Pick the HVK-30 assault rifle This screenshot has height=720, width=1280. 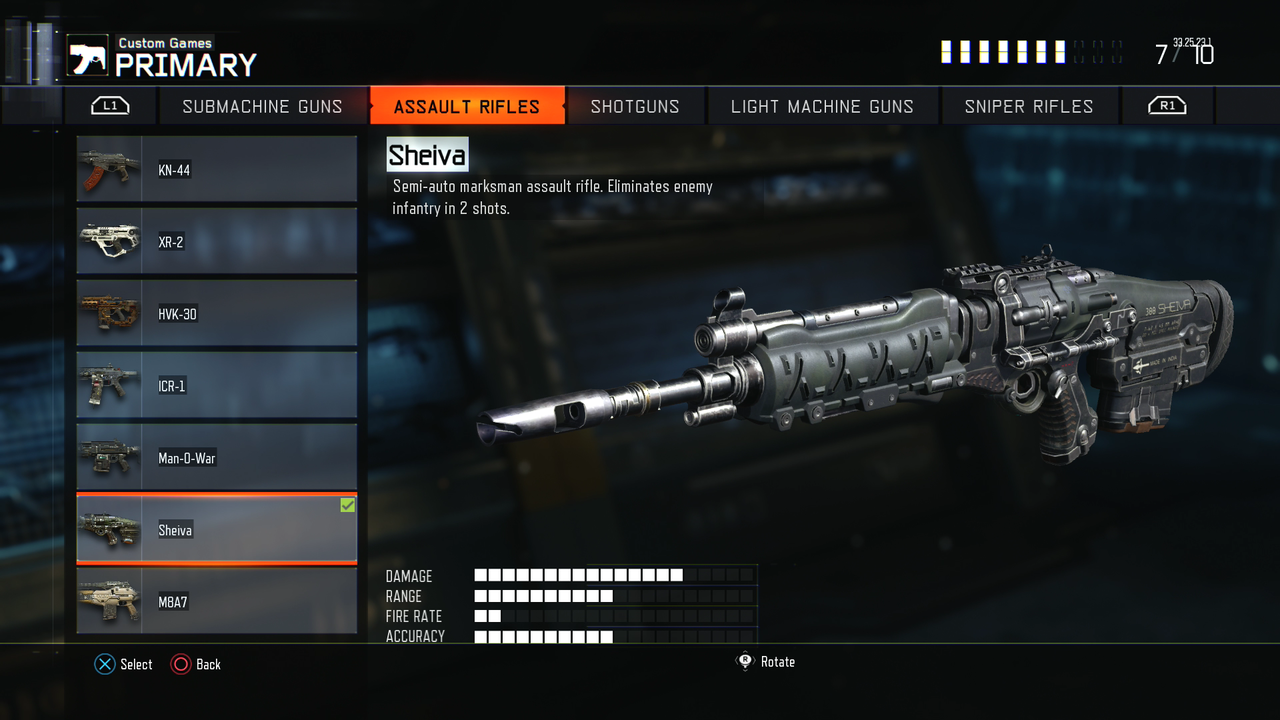[217, 314]
